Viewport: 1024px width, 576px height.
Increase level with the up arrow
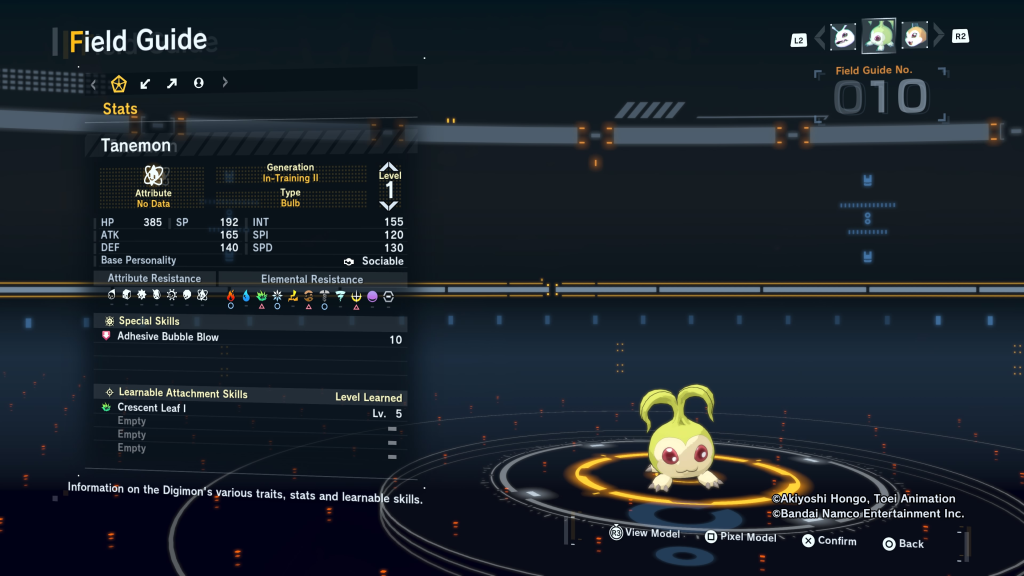coord(389,167)
